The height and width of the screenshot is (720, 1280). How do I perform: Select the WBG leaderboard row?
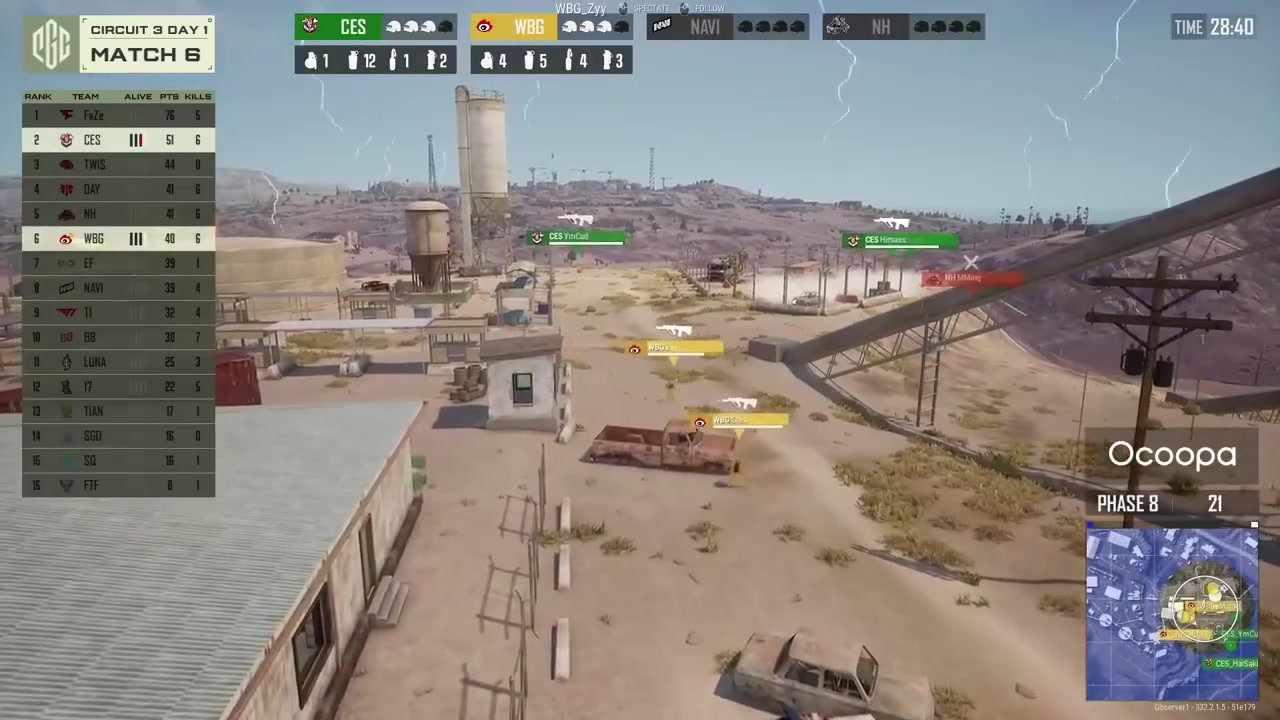[x=118, y=239]
